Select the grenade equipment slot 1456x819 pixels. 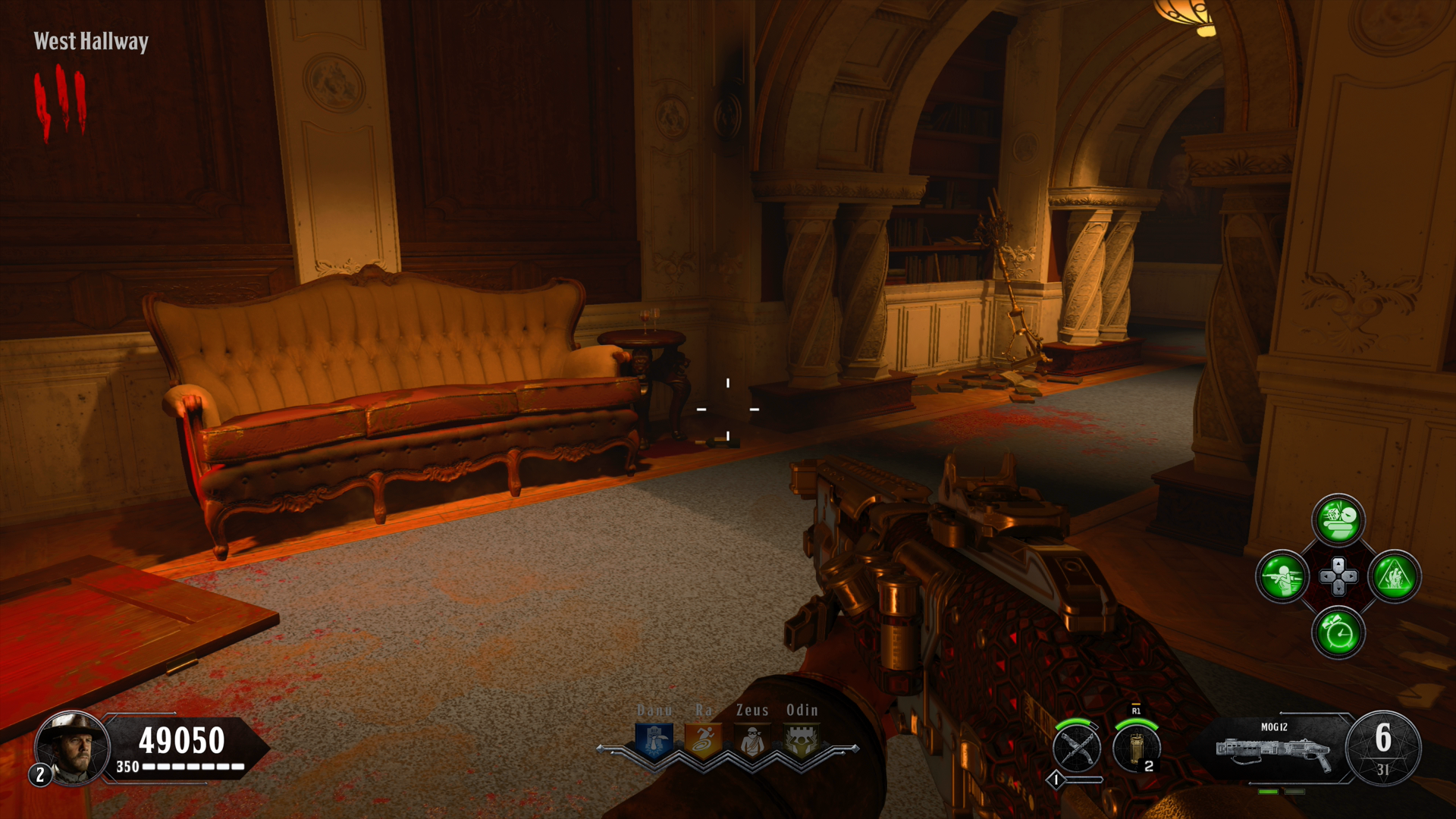(1136, 748)
